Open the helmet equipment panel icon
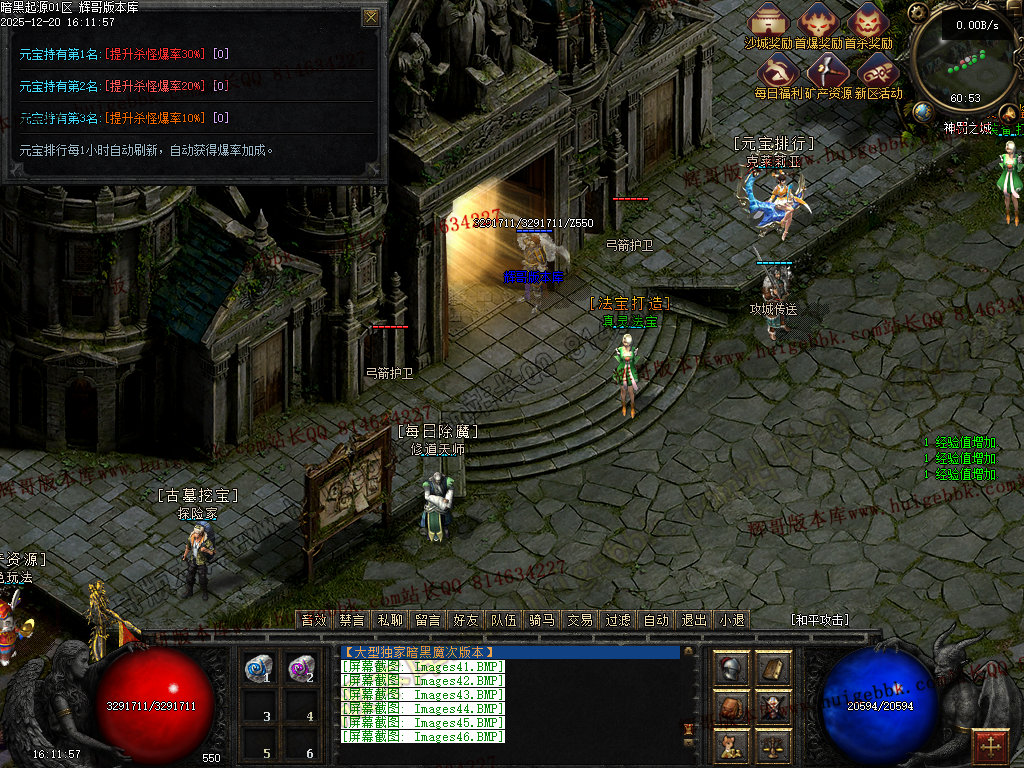 pyautogui.click(x=731, y=669)
